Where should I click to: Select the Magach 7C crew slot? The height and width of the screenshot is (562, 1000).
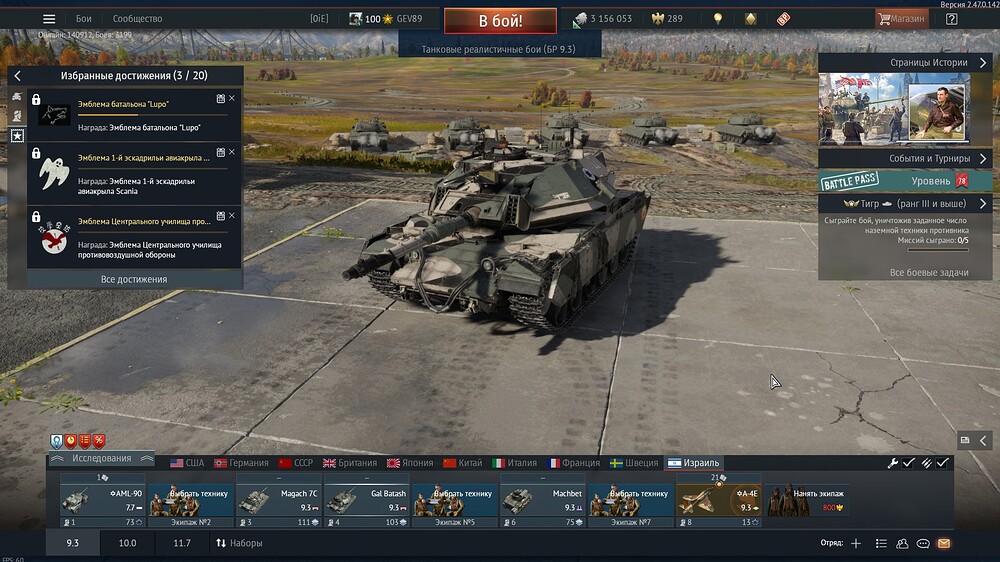[x=279, y=500]
